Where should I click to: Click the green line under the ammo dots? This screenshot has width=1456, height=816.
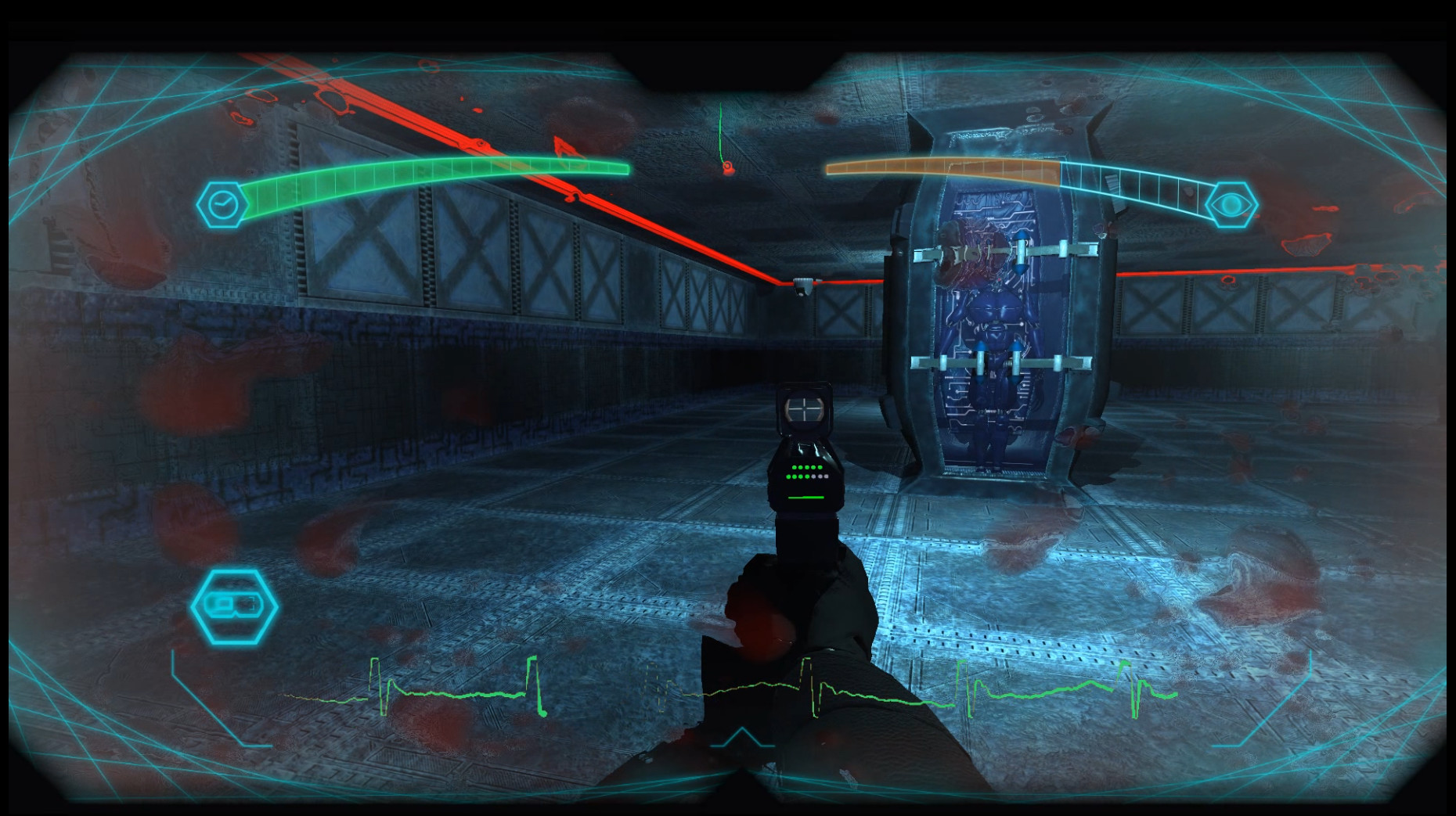pyautogui.click(x=805, y=496)
